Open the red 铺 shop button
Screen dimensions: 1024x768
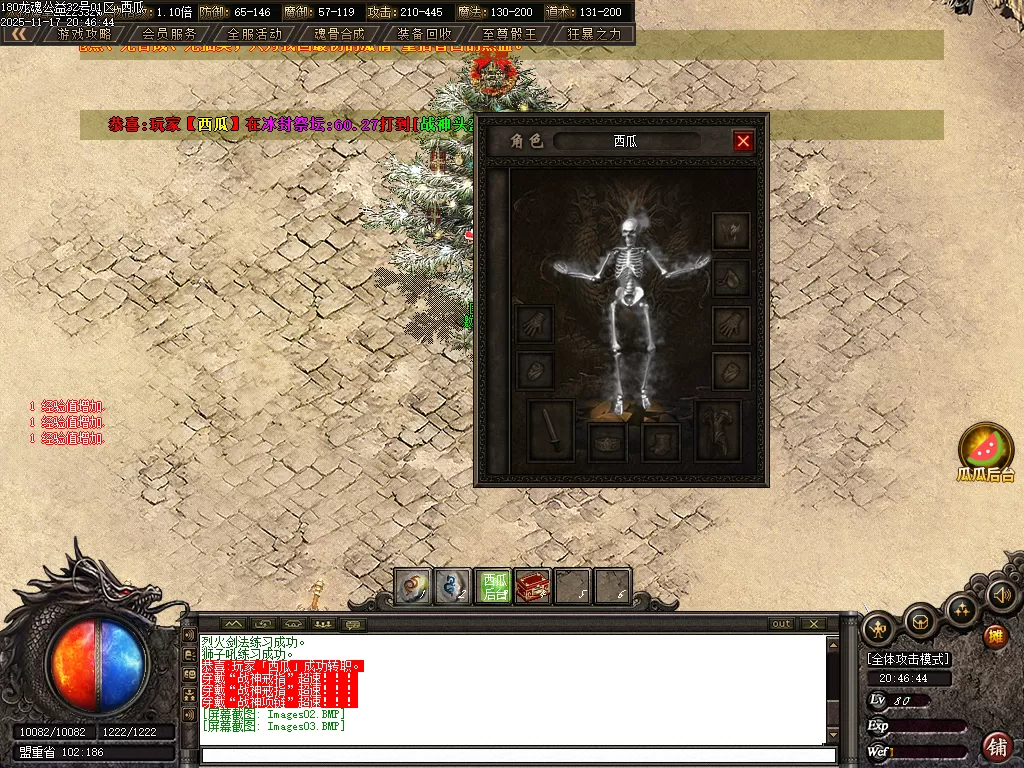click(x=996, y=745)
